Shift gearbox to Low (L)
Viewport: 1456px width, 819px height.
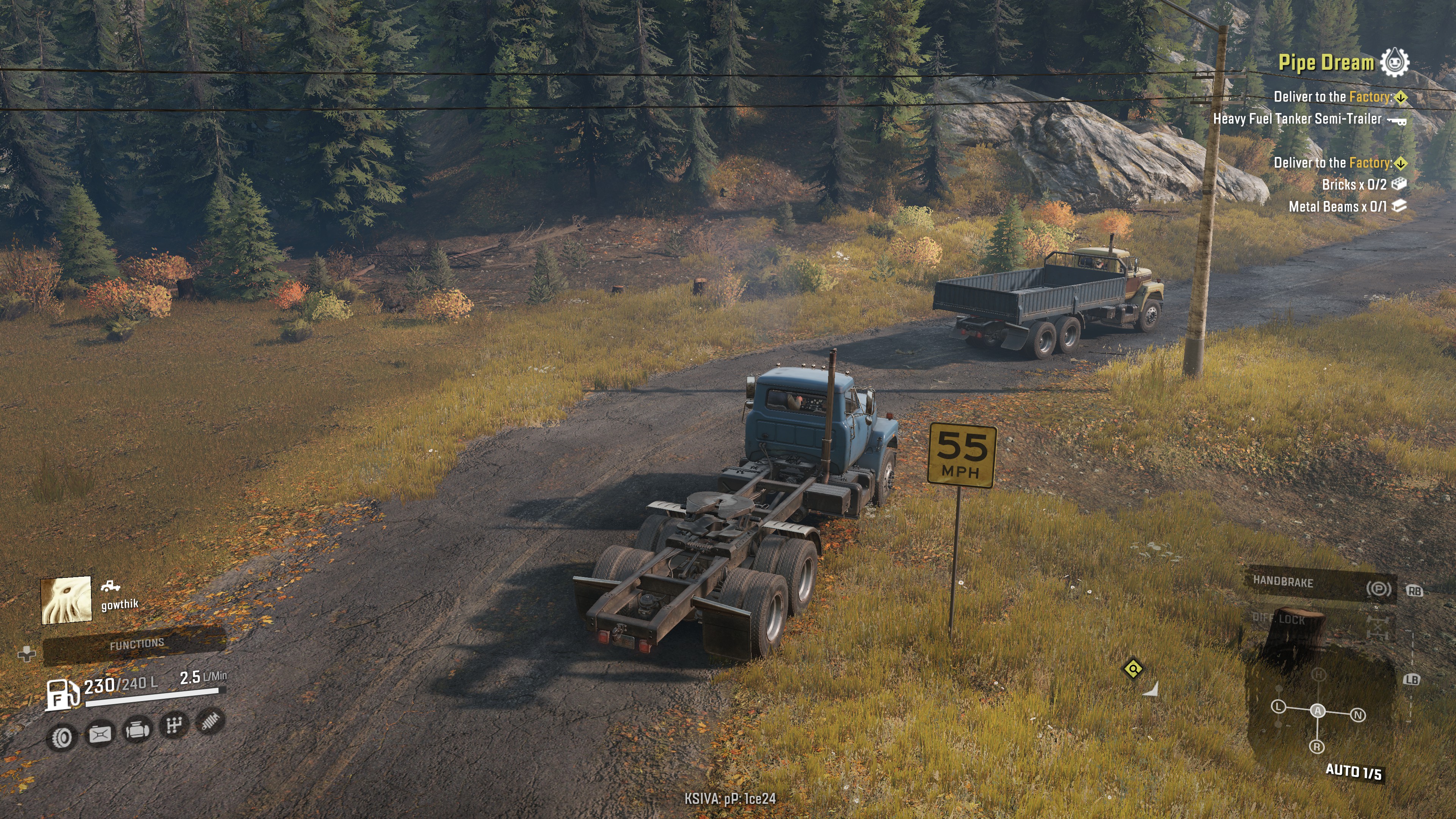click(x=1279, y=706)
